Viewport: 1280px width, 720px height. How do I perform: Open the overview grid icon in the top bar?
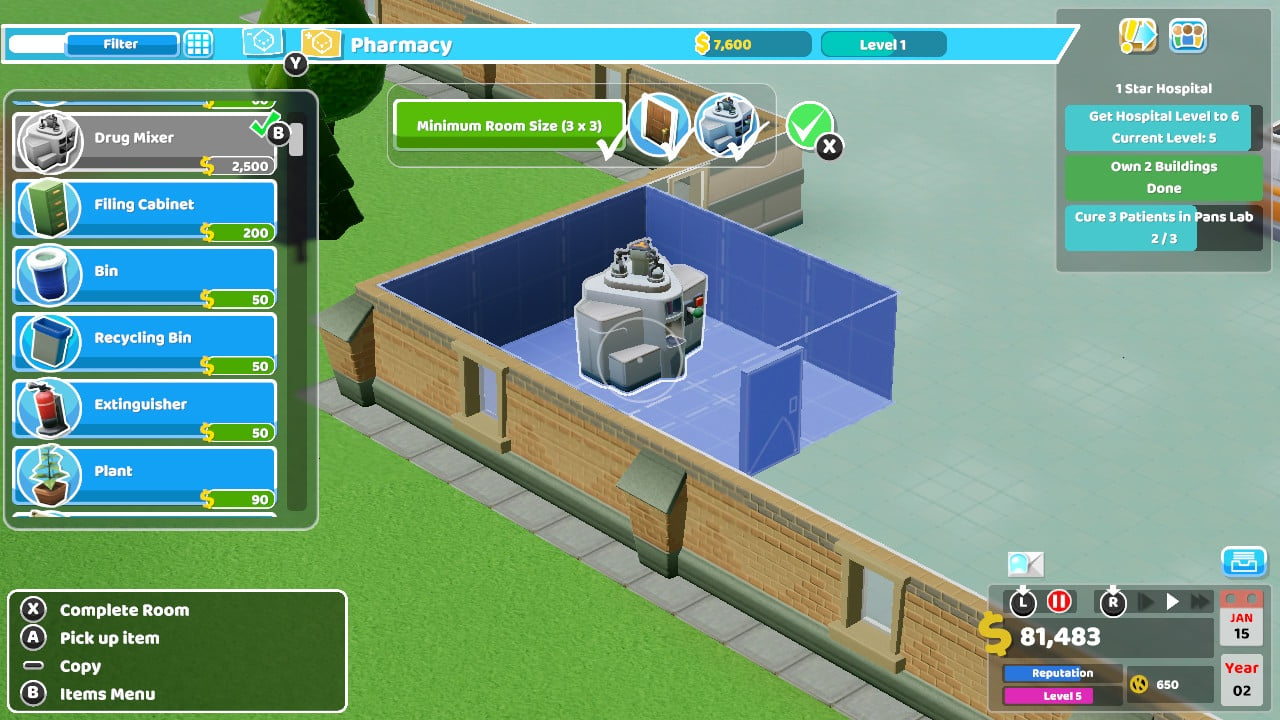click(x=198, y=44)
